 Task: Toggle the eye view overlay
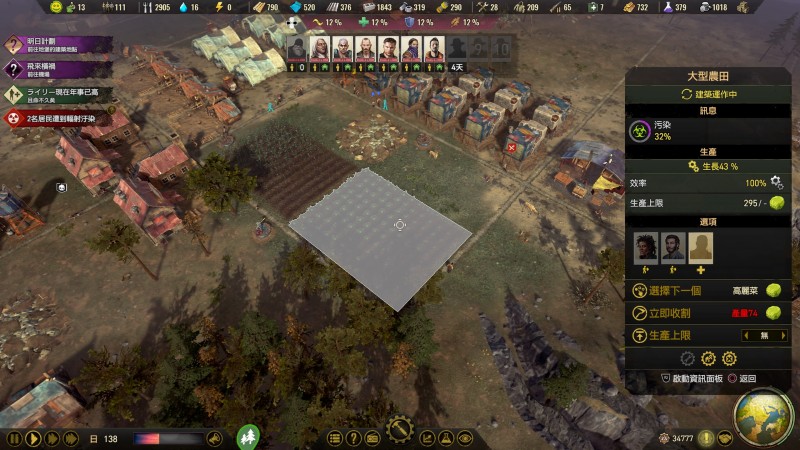pos(465,438)
